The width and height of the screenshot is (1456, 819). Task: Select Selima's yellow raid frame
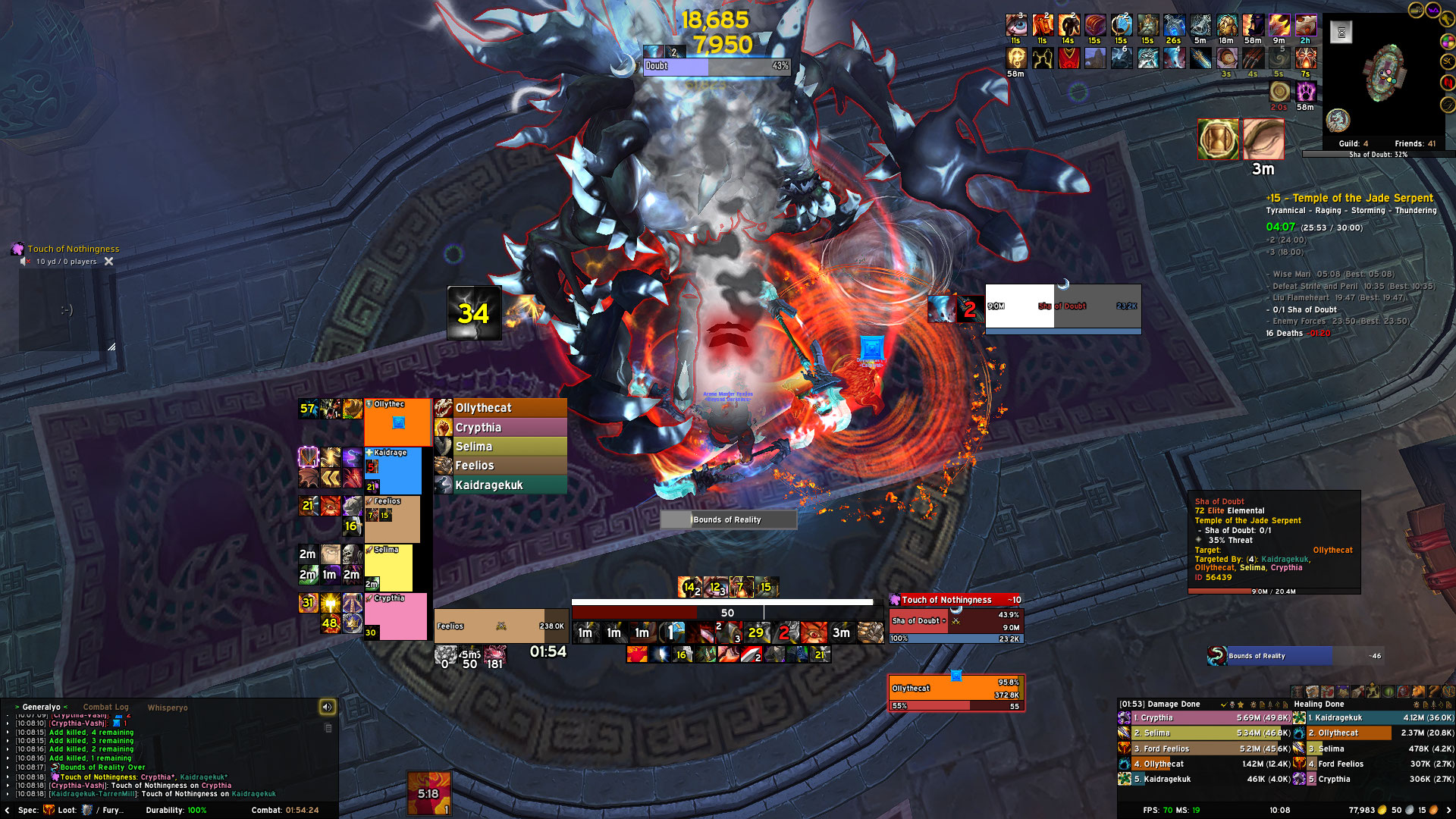388,567
